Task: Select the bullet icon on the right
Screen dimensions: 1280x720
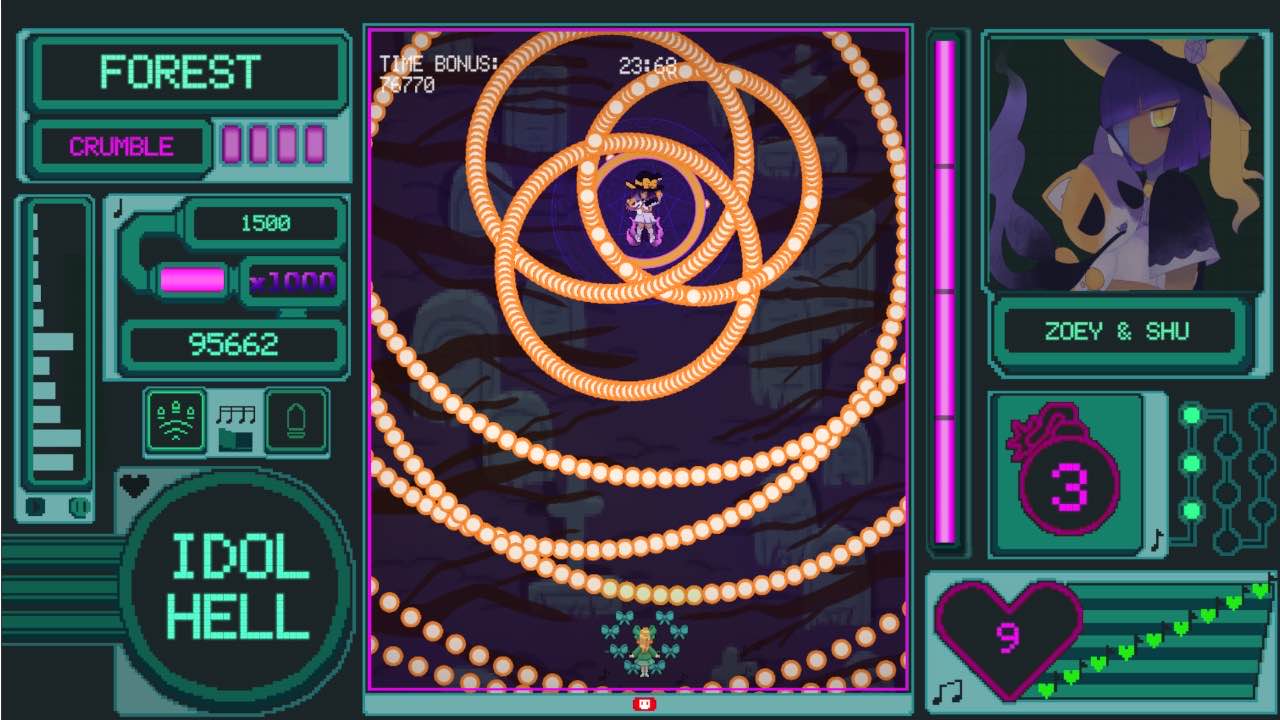Action: pos(296,420)
